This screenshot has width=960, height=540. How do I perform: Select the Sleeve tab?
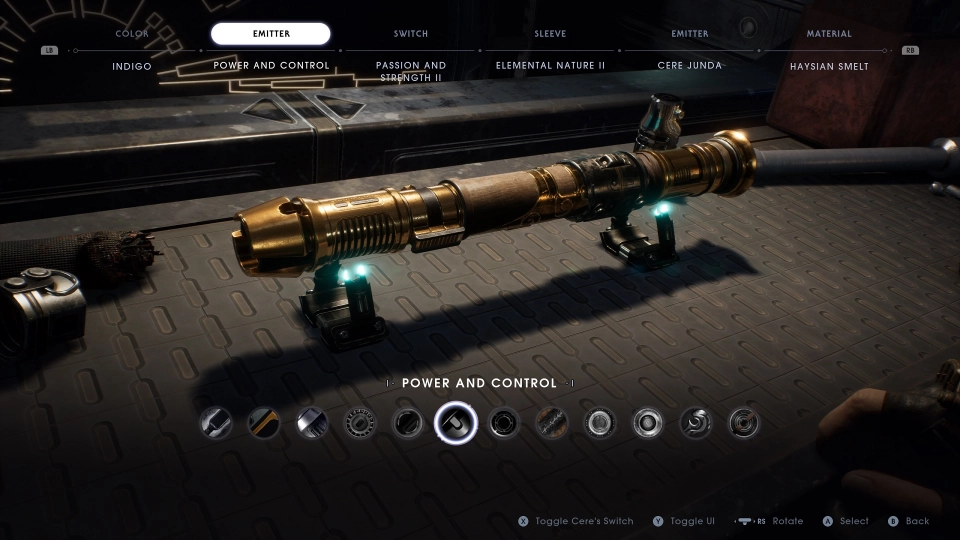[x=550, y=34]
